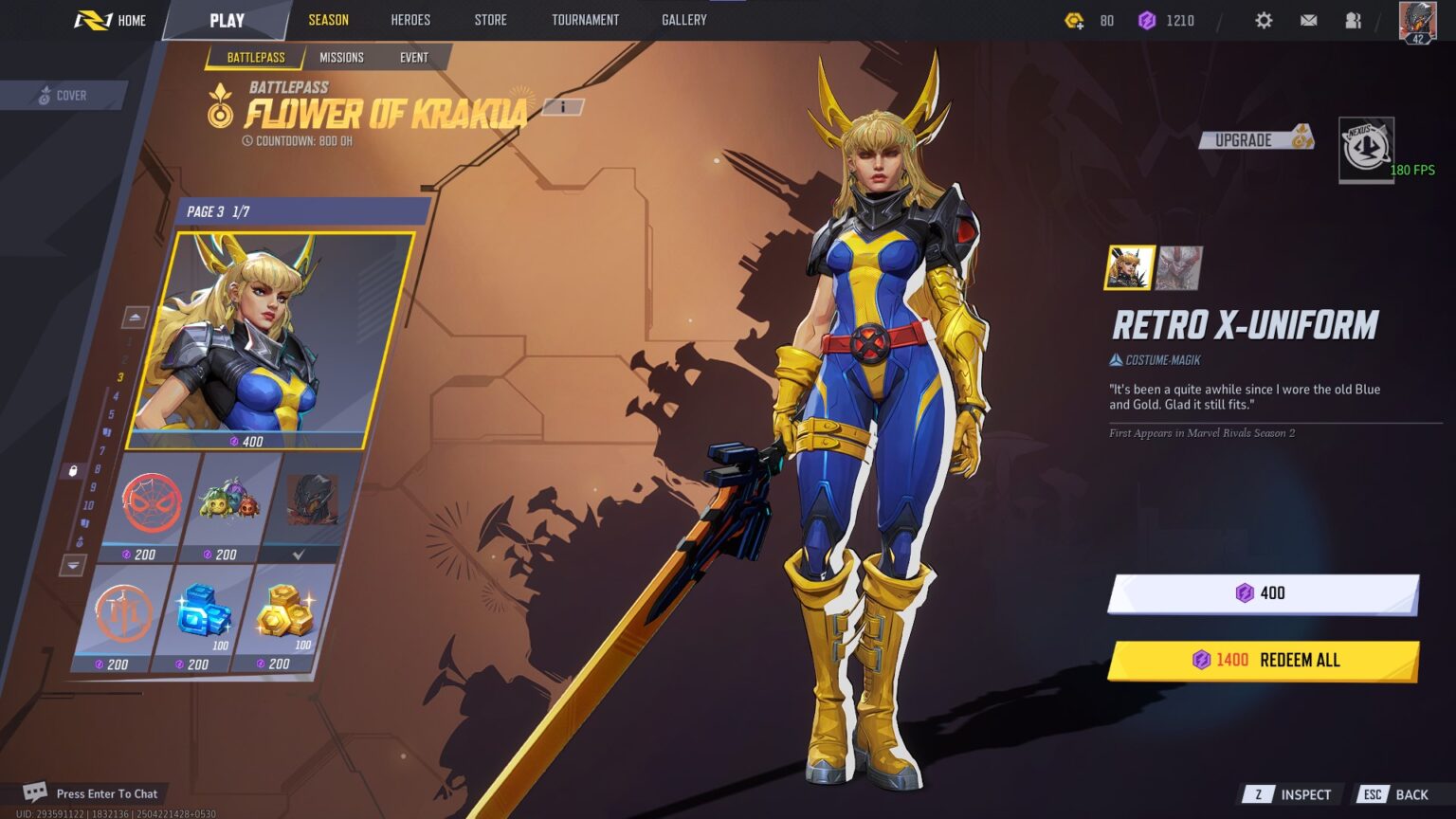Switch to the Heroes tab
The height and width of the screenshot is (819, 1456).
pos(410,20)
